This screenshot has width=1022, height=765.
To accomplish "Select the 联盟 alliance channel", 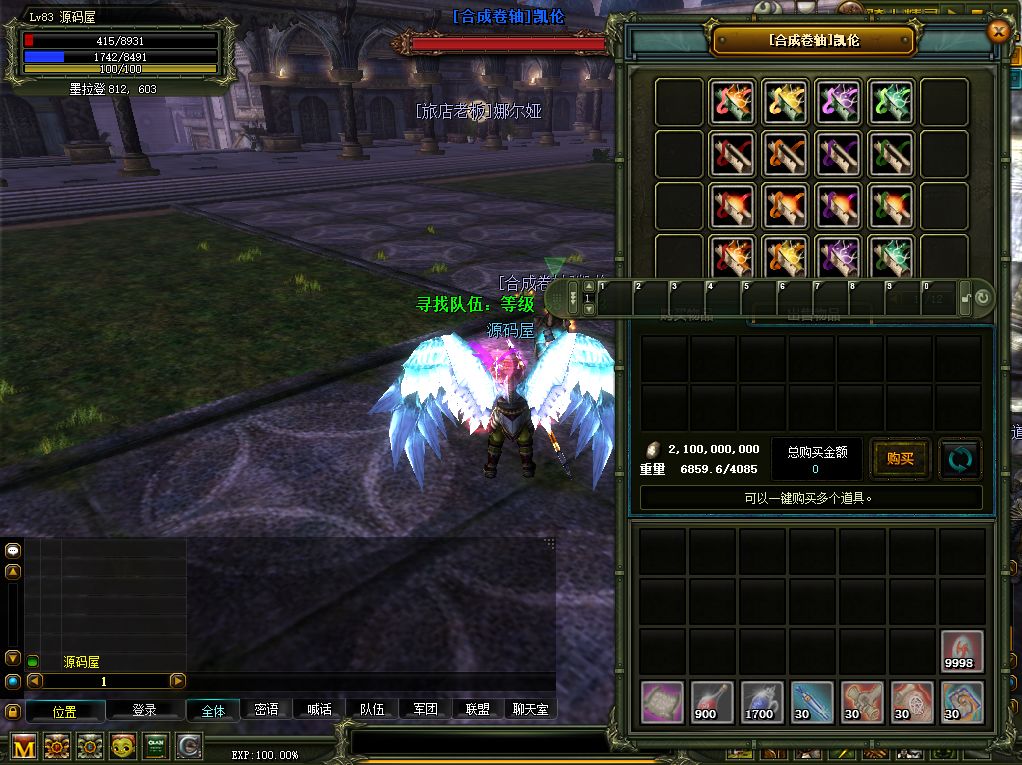I will tap(478, 709).
